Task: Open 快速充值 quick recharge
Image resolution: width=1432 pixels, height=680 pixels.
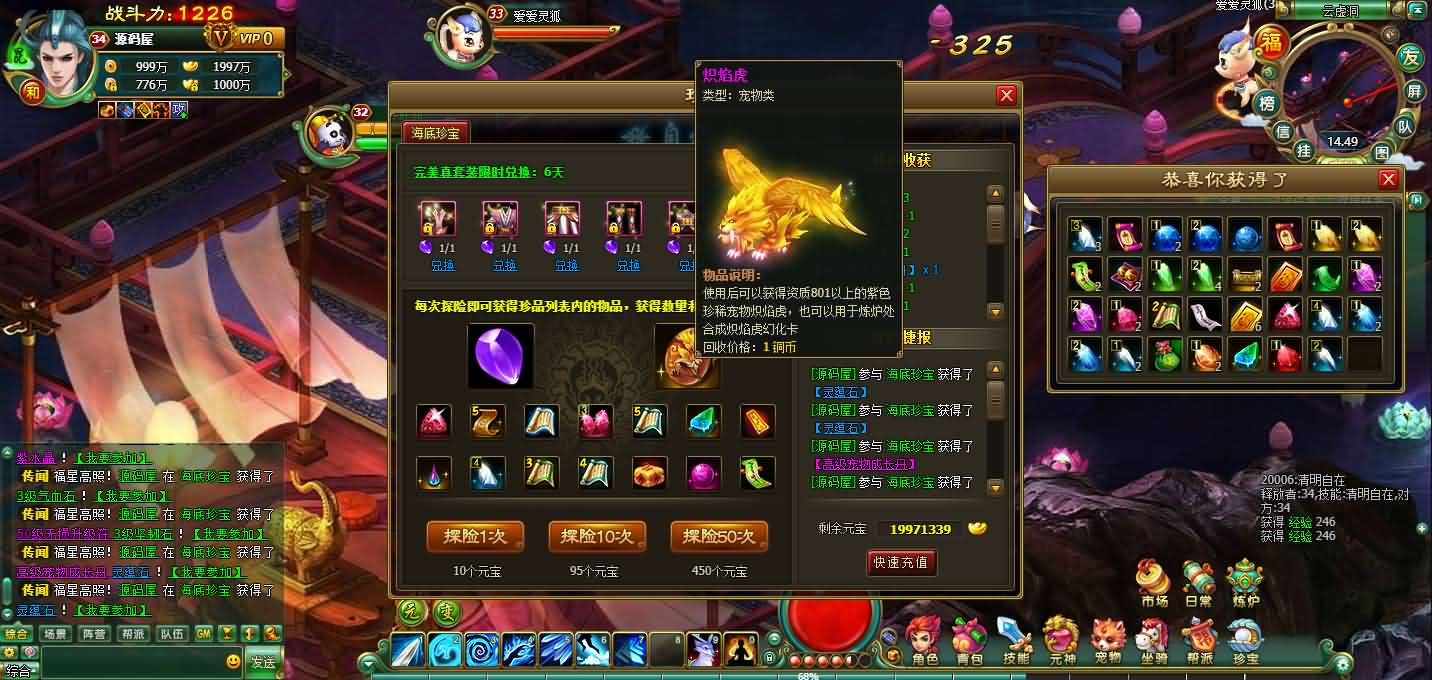Action: [901, 562]
